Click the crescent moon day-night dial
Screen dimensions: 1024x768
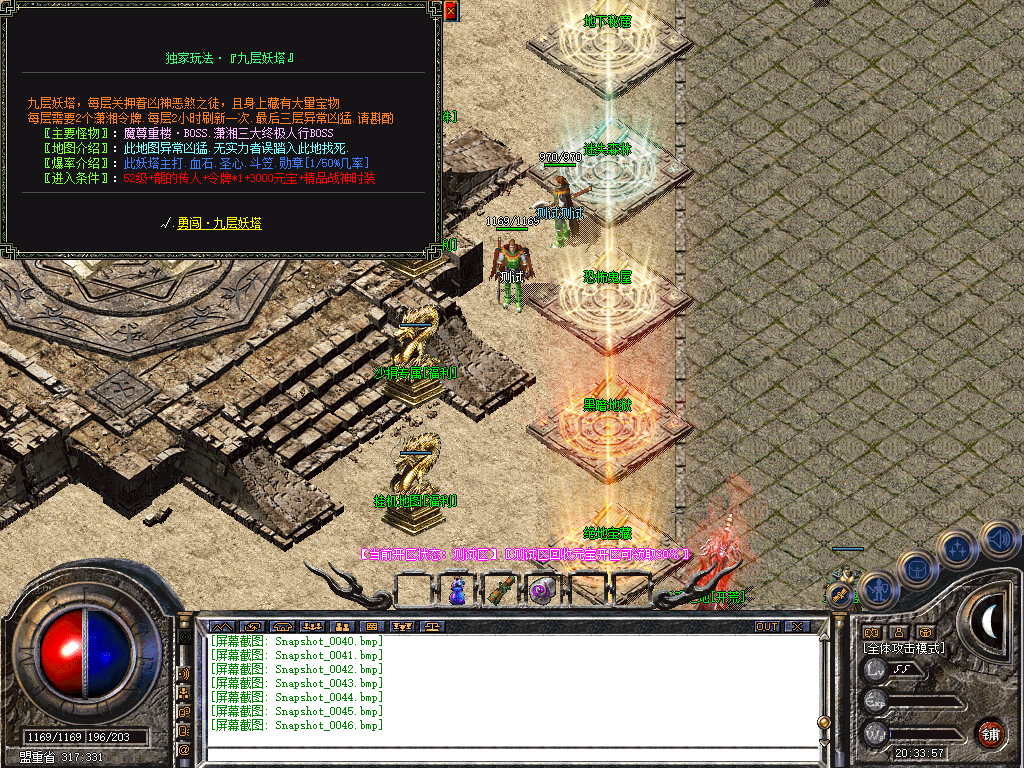click(x=990, y=620)
